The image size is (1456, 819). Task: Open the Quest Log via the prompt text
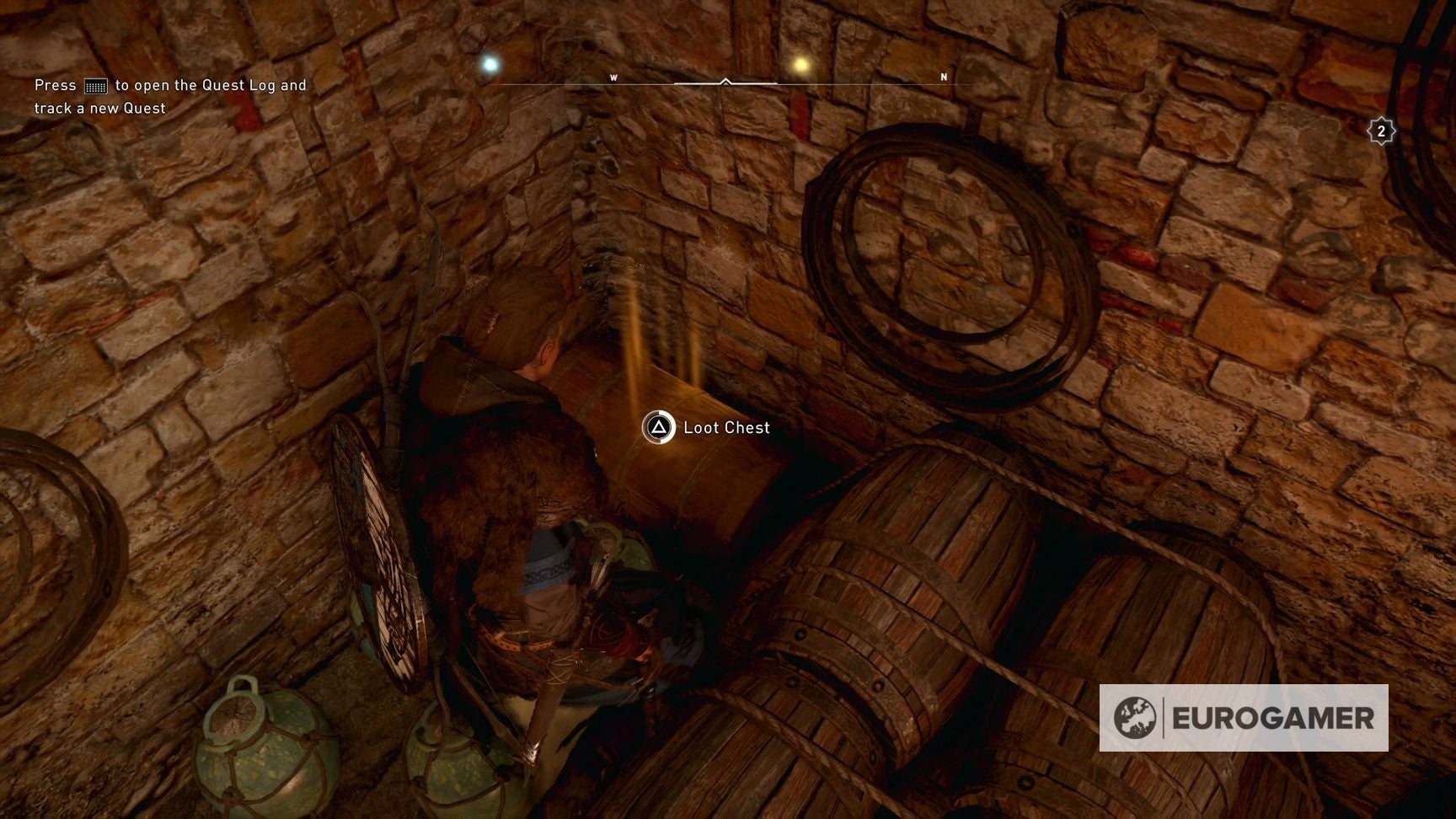point(169,84)
